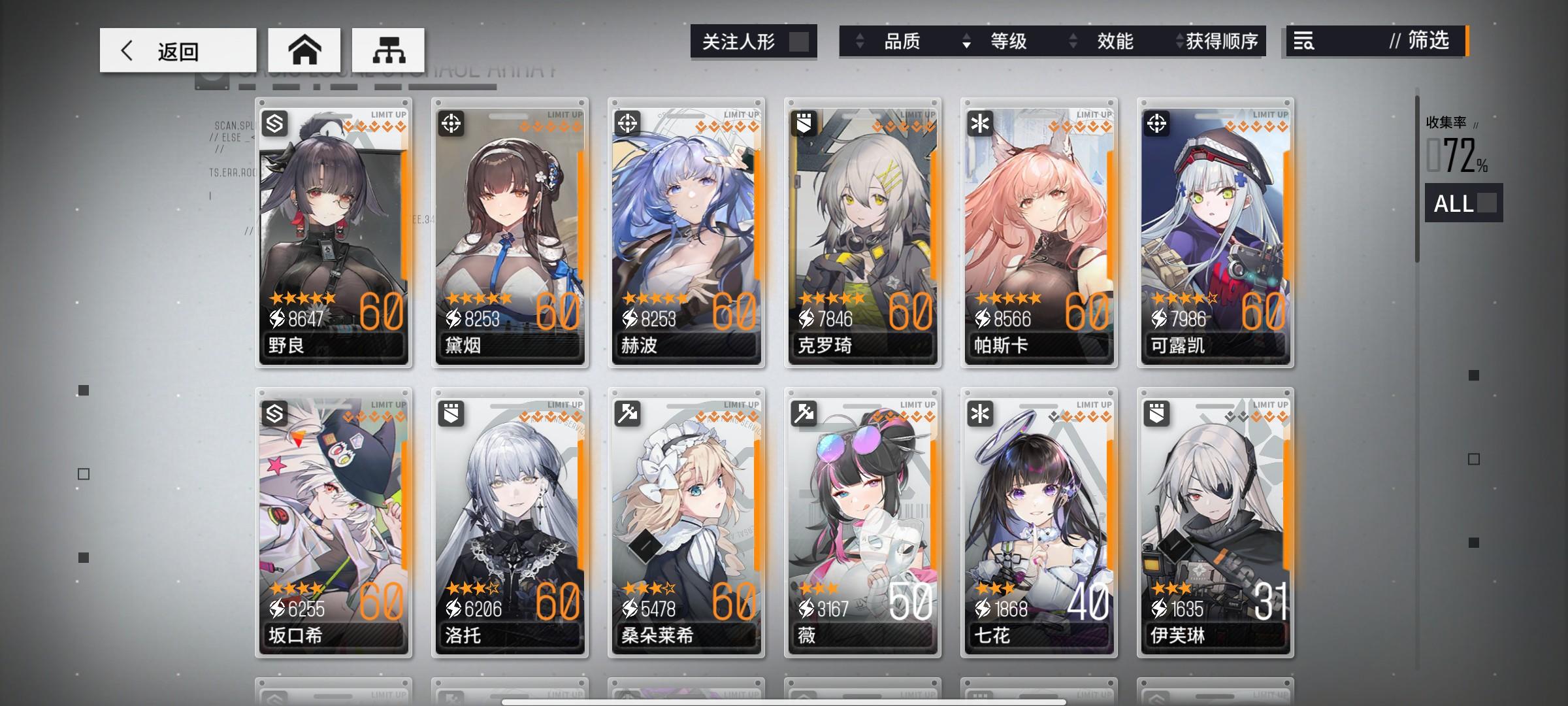Click the squad formation icon beside home
1568x706 pixels.
389,50
